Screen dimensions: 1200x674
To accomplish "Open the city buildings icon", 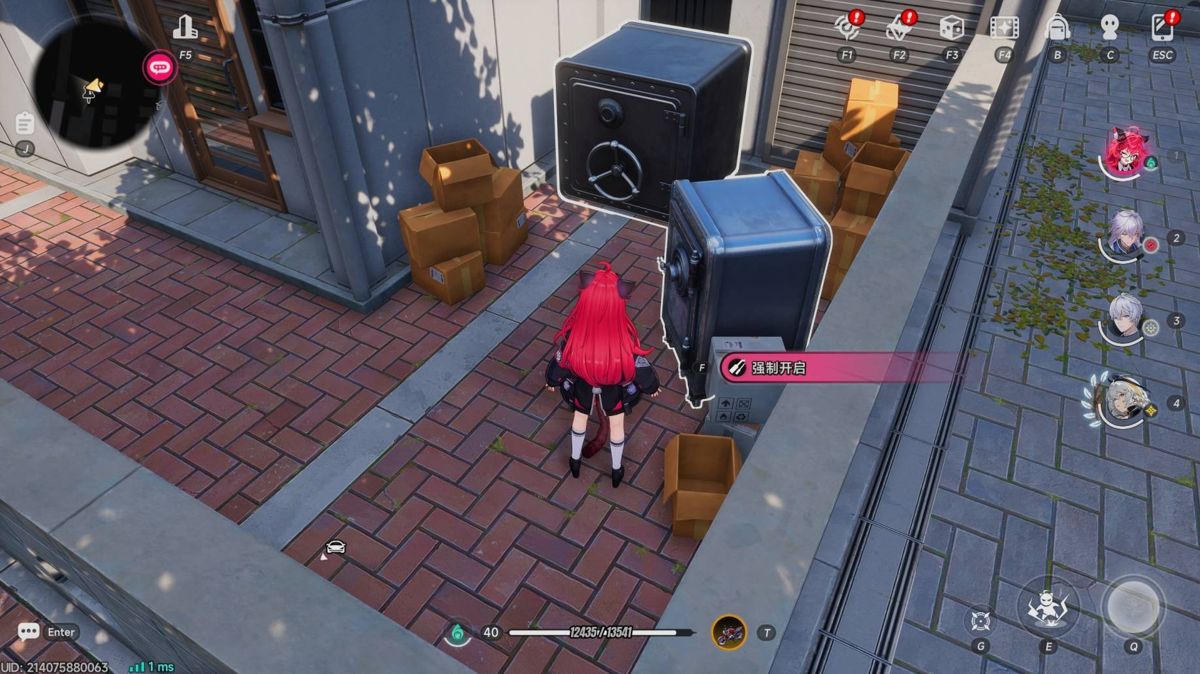I will [185, 28].
